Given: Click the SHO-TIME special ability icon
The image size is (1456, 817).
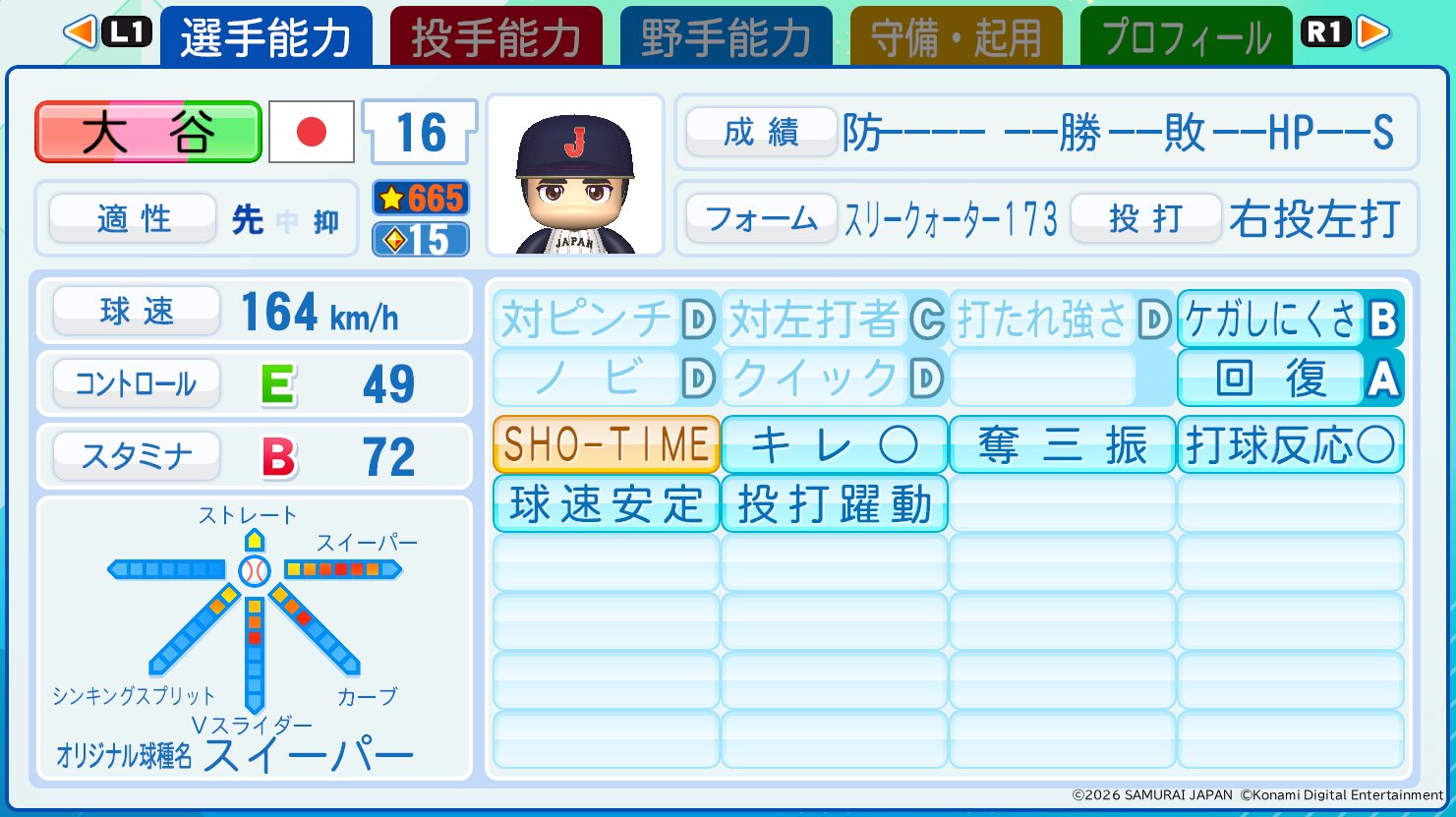Looking at the screenshot, I should (x=605, y=444).
